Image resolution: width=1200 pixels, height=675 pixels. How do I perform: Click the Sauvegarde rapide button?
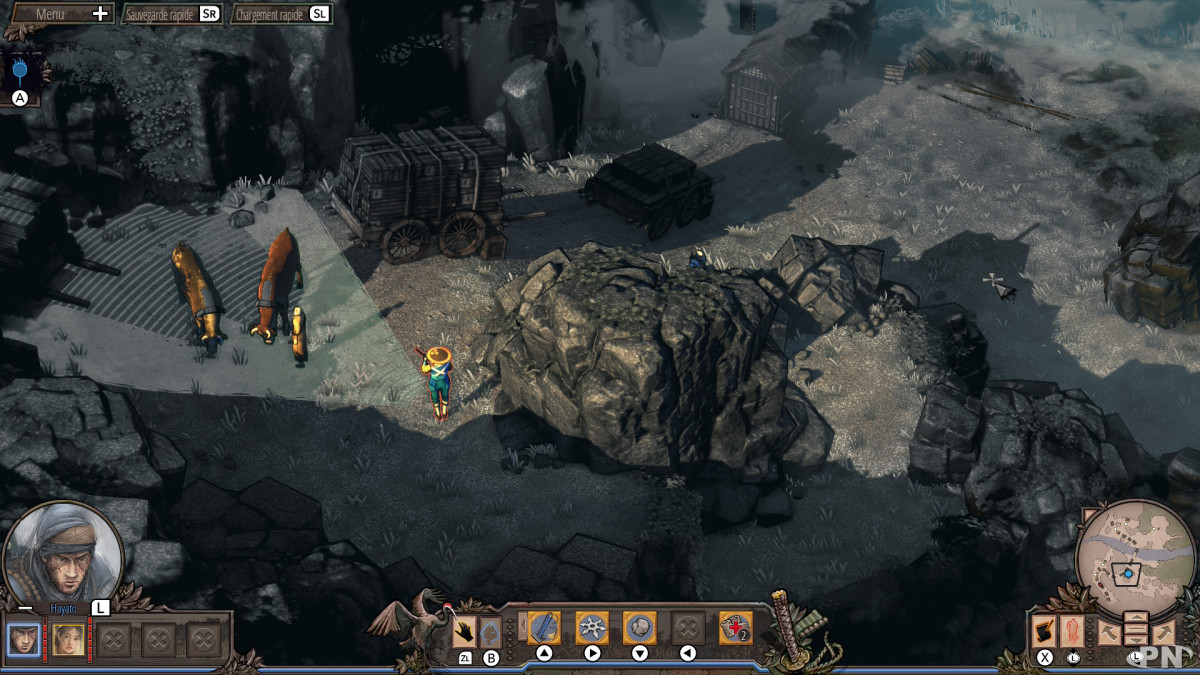click(x=171, y=14)
